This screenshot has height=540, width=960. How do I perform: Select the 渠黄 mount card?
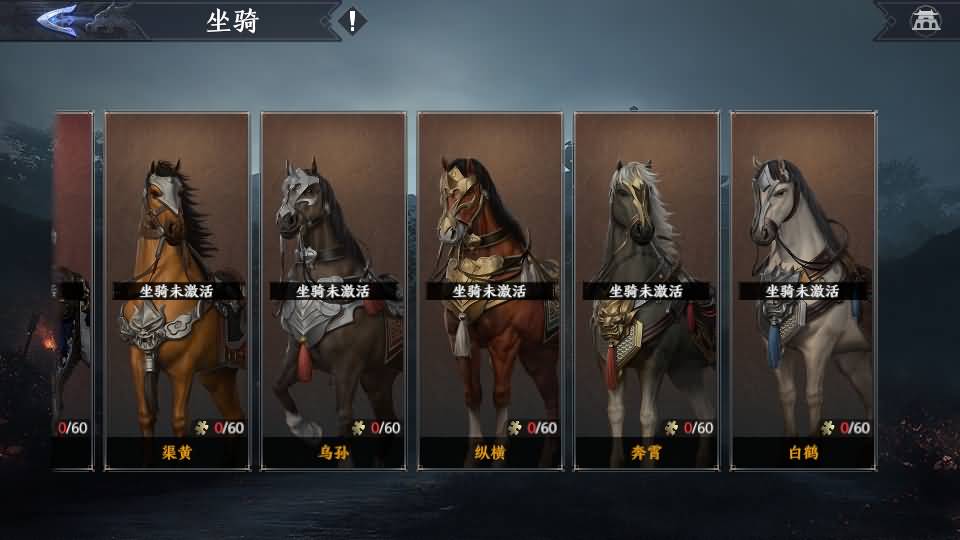tap(176, 290)
